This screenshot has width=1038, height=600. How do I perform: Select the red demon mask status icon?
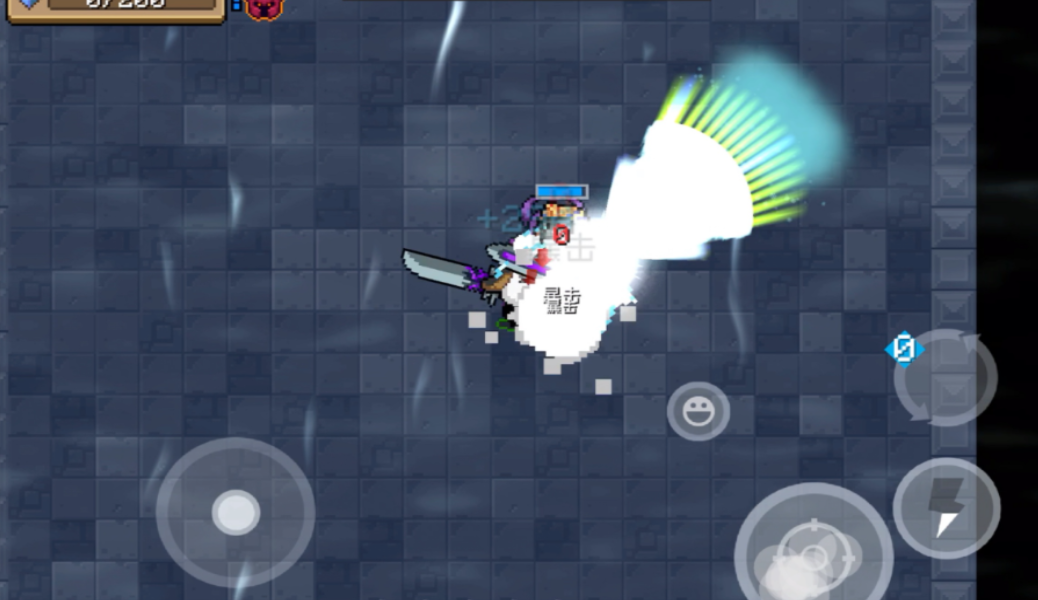coord(264,8)
